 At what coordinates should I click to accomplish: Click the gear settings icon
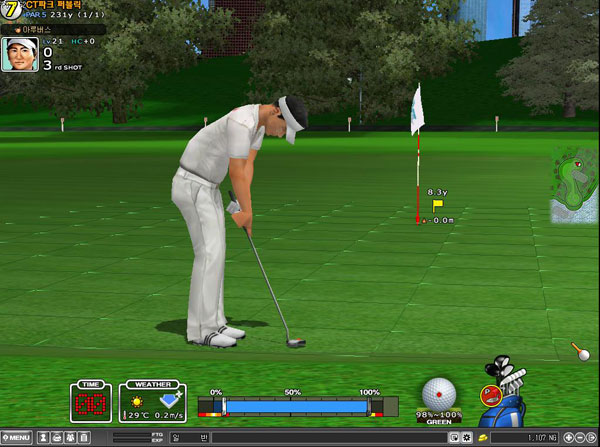(x=466, y=438)
